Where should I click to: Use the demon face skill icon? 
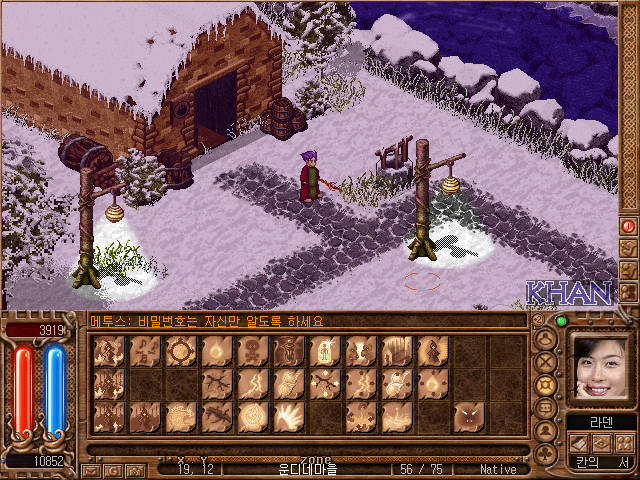469,415
